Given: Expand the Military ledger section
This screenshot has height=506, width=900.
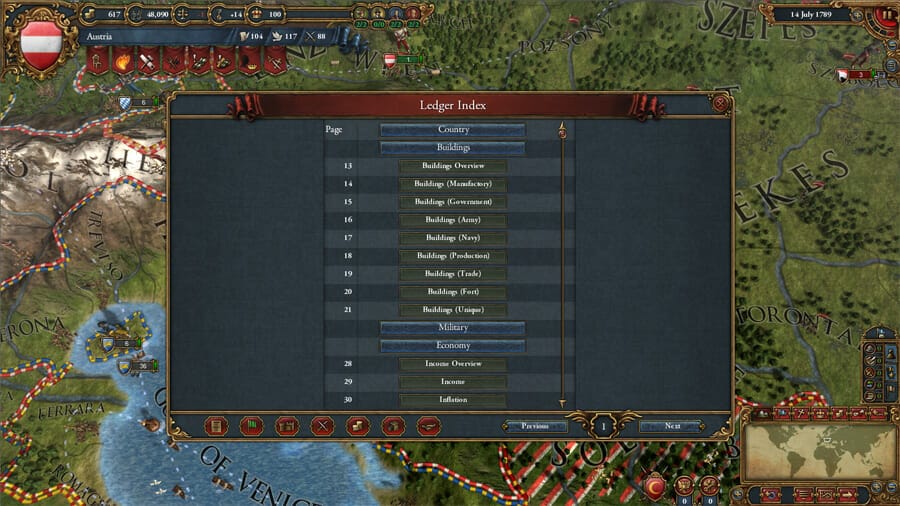Looking at the screenshot, I should pyautogui.click(x=453, y=328).
